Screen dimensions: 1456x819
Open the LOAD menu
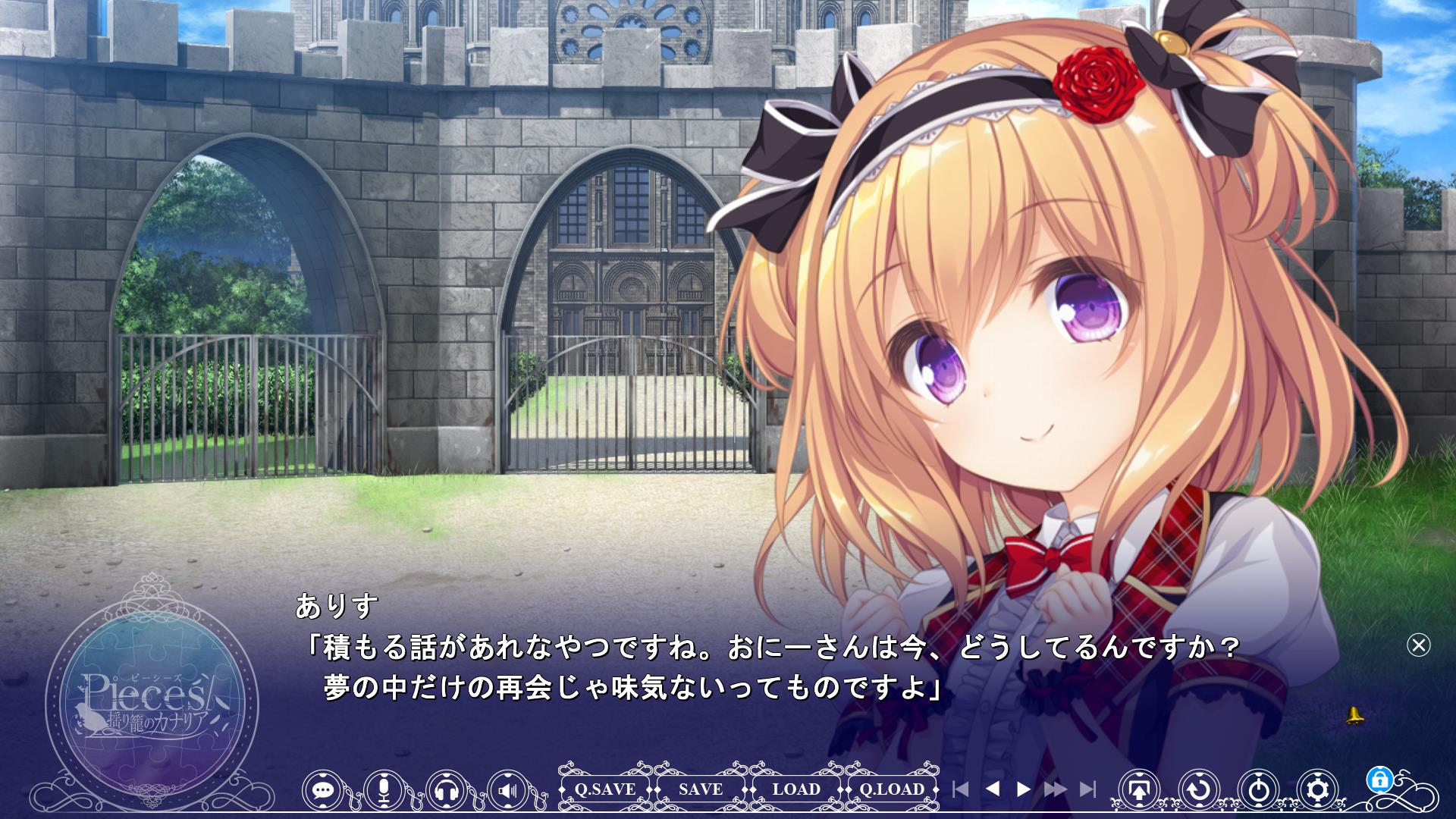click(796, 789)
